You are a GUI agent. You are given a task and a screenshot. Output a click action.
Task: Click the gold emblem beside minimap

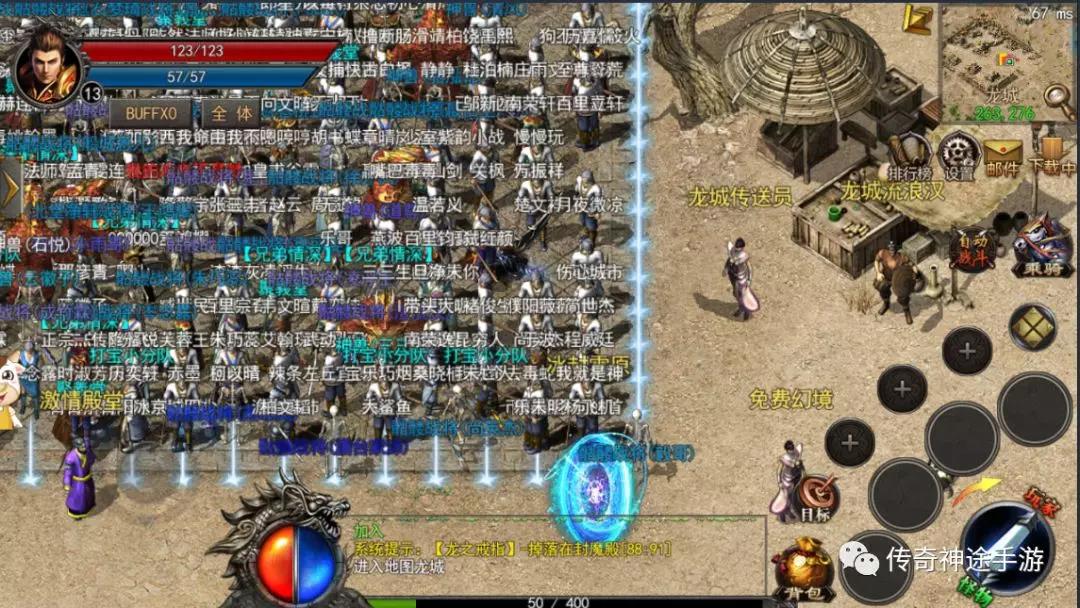(917, 19)
